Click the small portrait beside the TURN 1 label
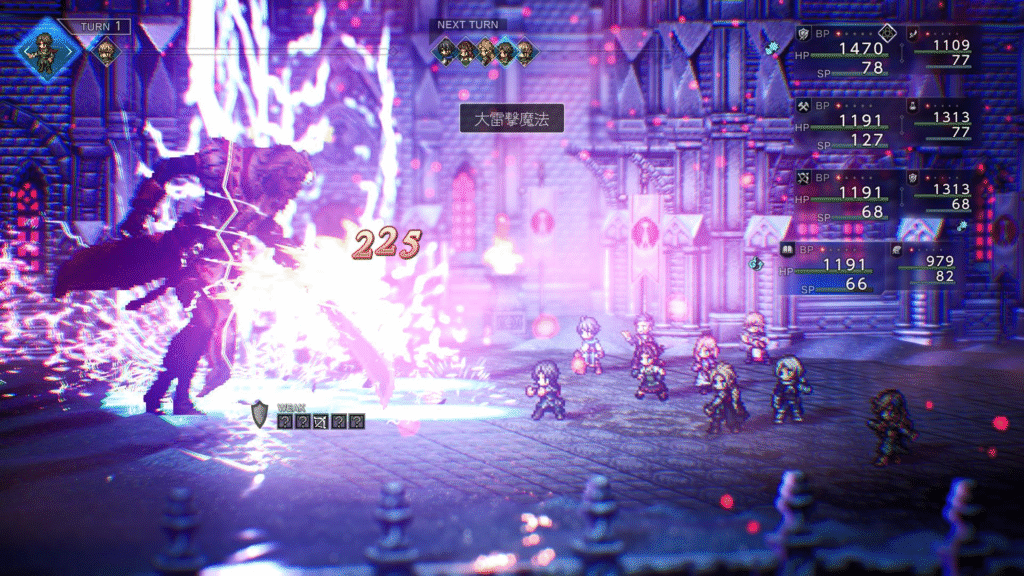Viewport: 1024px width, 576px height. click(x=104, y=50)
